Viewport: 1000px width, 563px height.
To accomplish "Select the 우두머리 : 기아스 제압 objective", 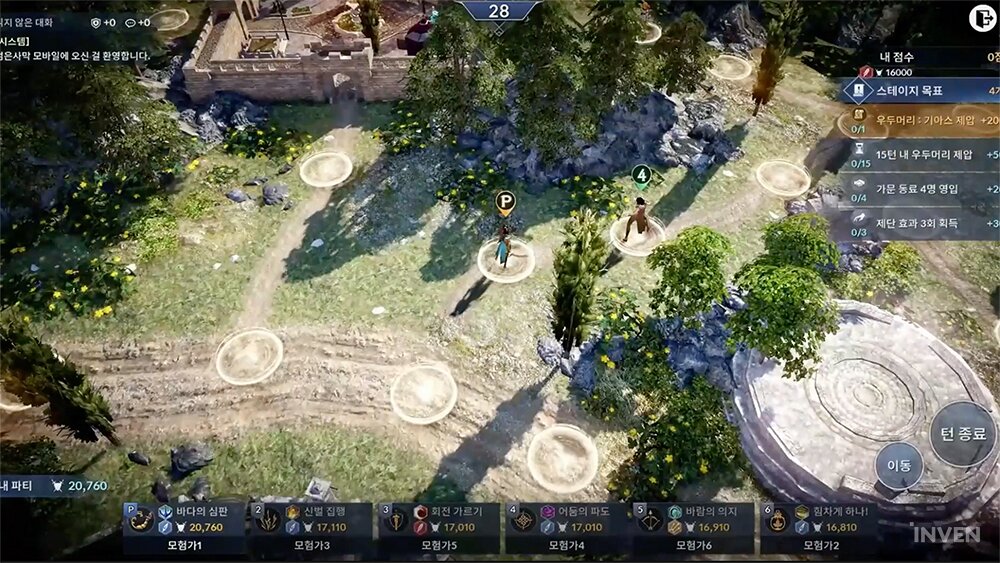I will tap(920, 123).
